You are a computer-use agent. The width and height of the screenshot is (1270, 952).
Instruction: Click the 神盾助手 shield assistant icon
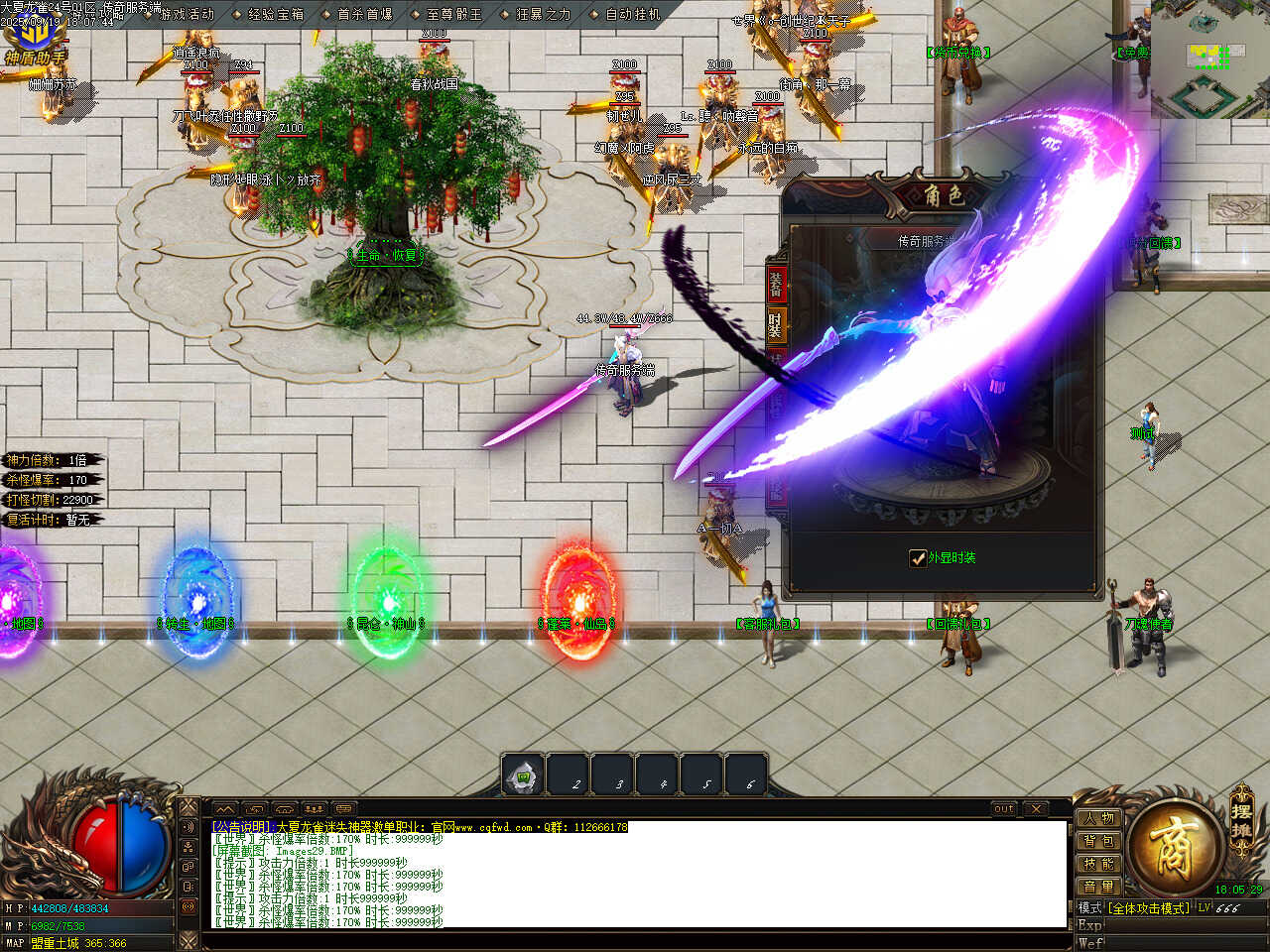coord(35,40)
